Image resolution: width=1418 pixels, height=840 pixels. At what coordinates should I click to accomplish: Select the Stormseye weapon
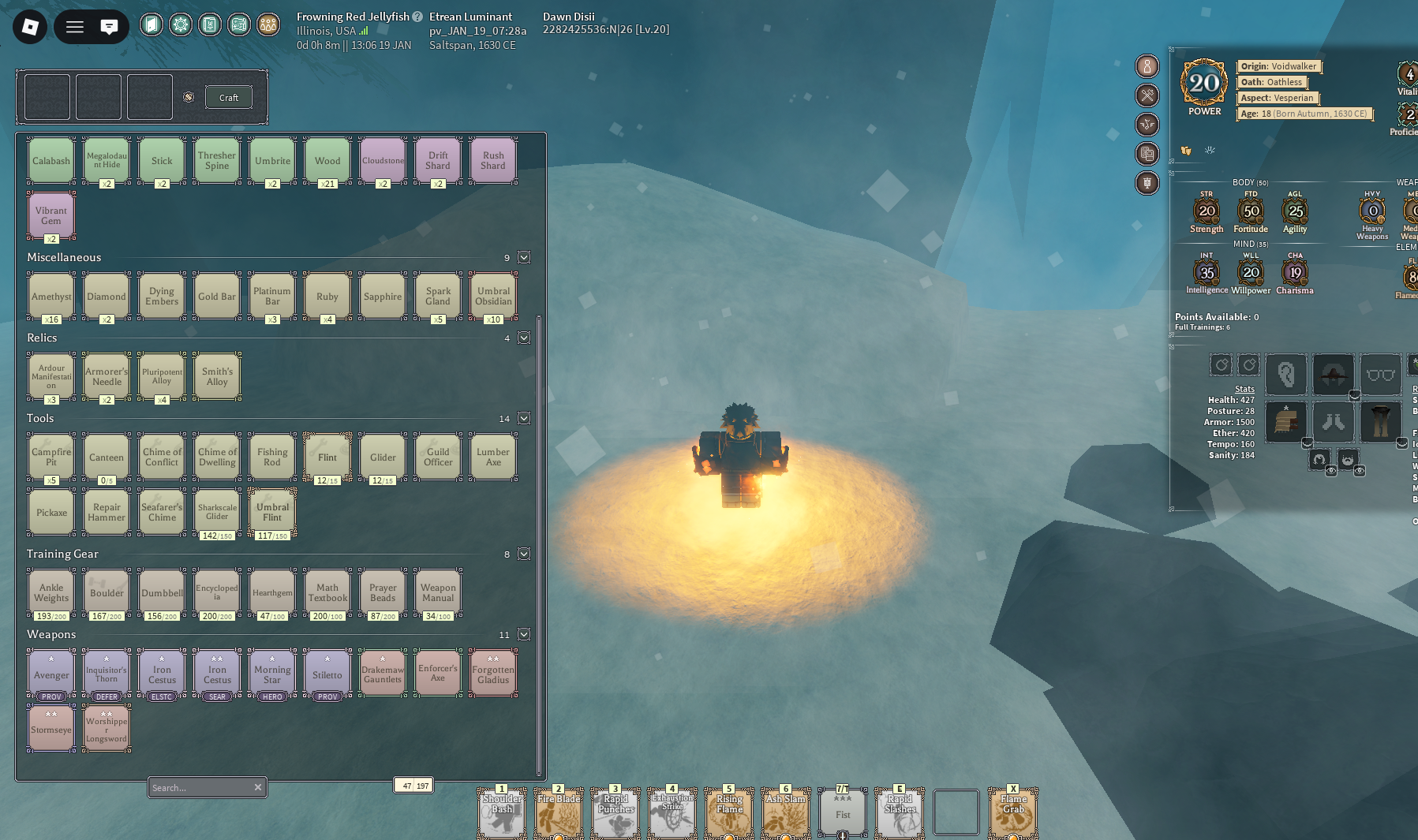[51, 729]
